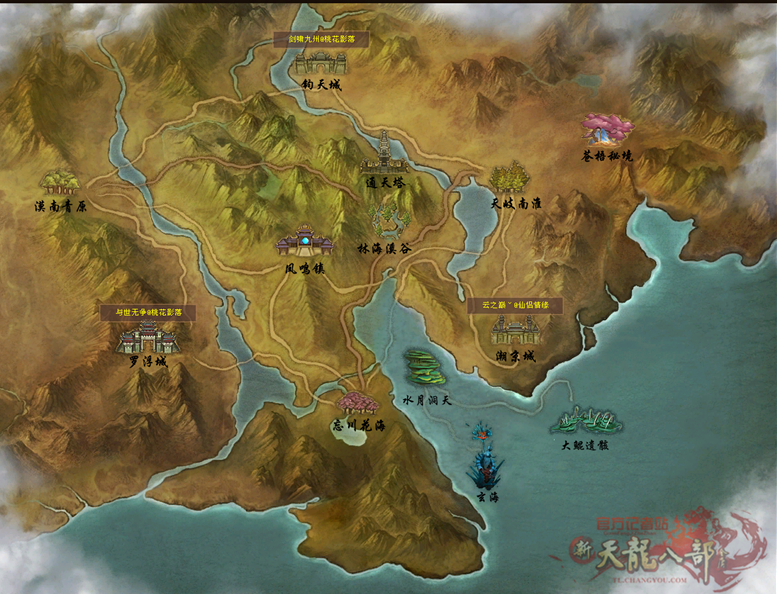This screenshot has height=594, width=777.
Task: Select the 凤鸣镇 town icon
Action: tap(304, 242)
